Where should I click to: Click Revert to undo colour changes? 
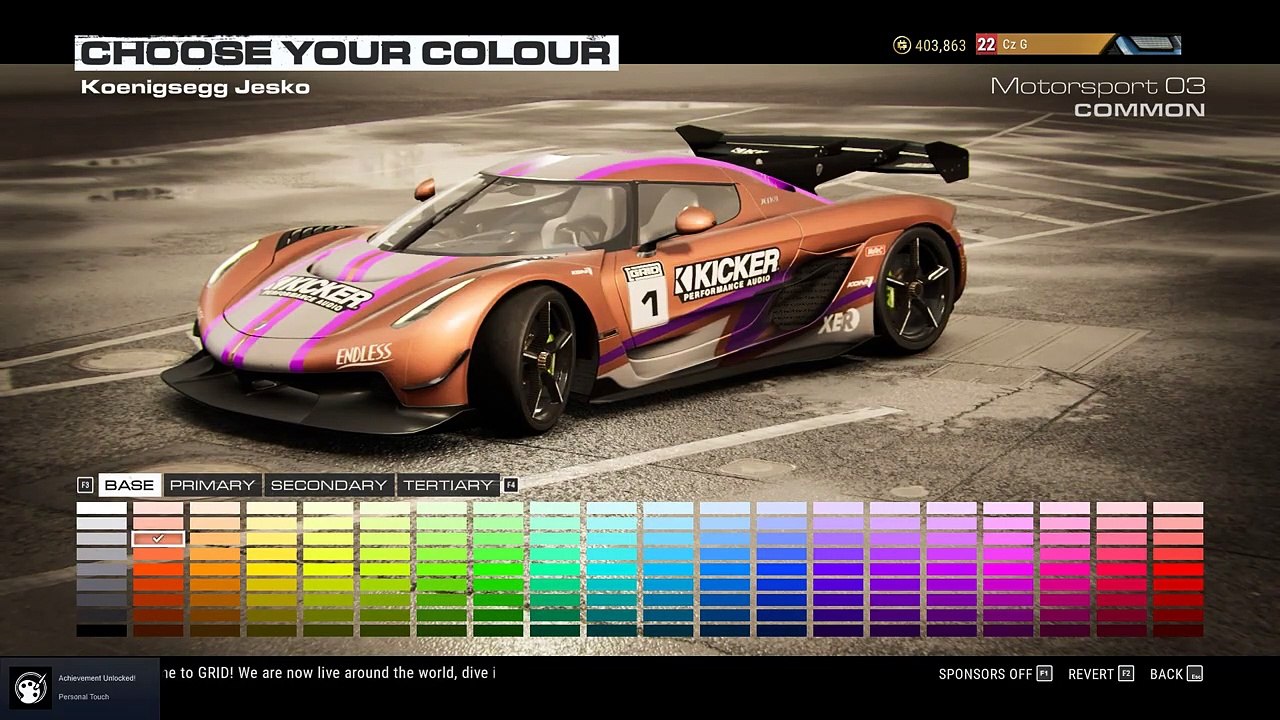1100,674
